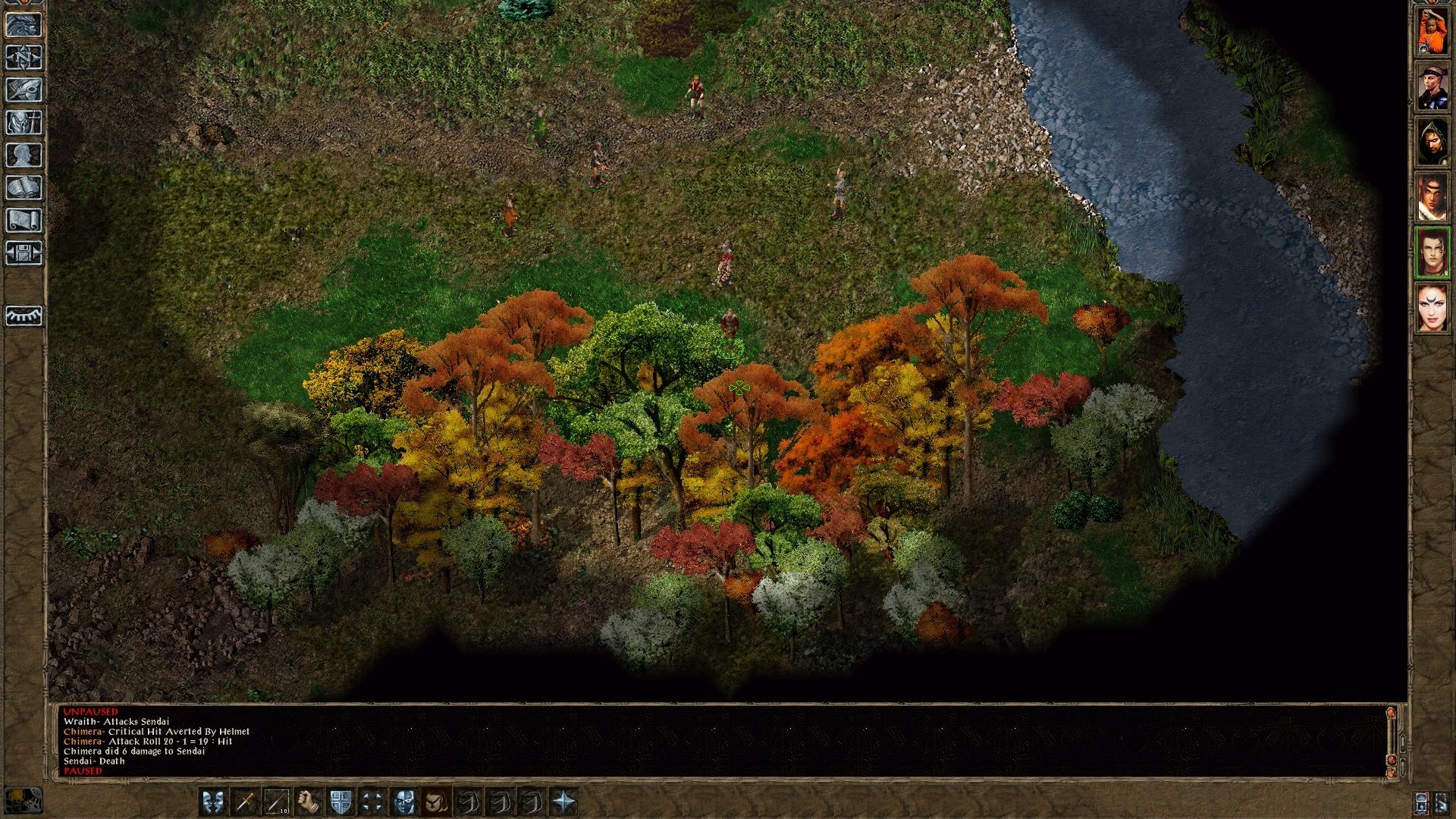Image resolution: width=1456 pixels, height=819 pixels.
Task: Activate the clenched fist action
Action: pyautogui.click(x=309, y=802)
